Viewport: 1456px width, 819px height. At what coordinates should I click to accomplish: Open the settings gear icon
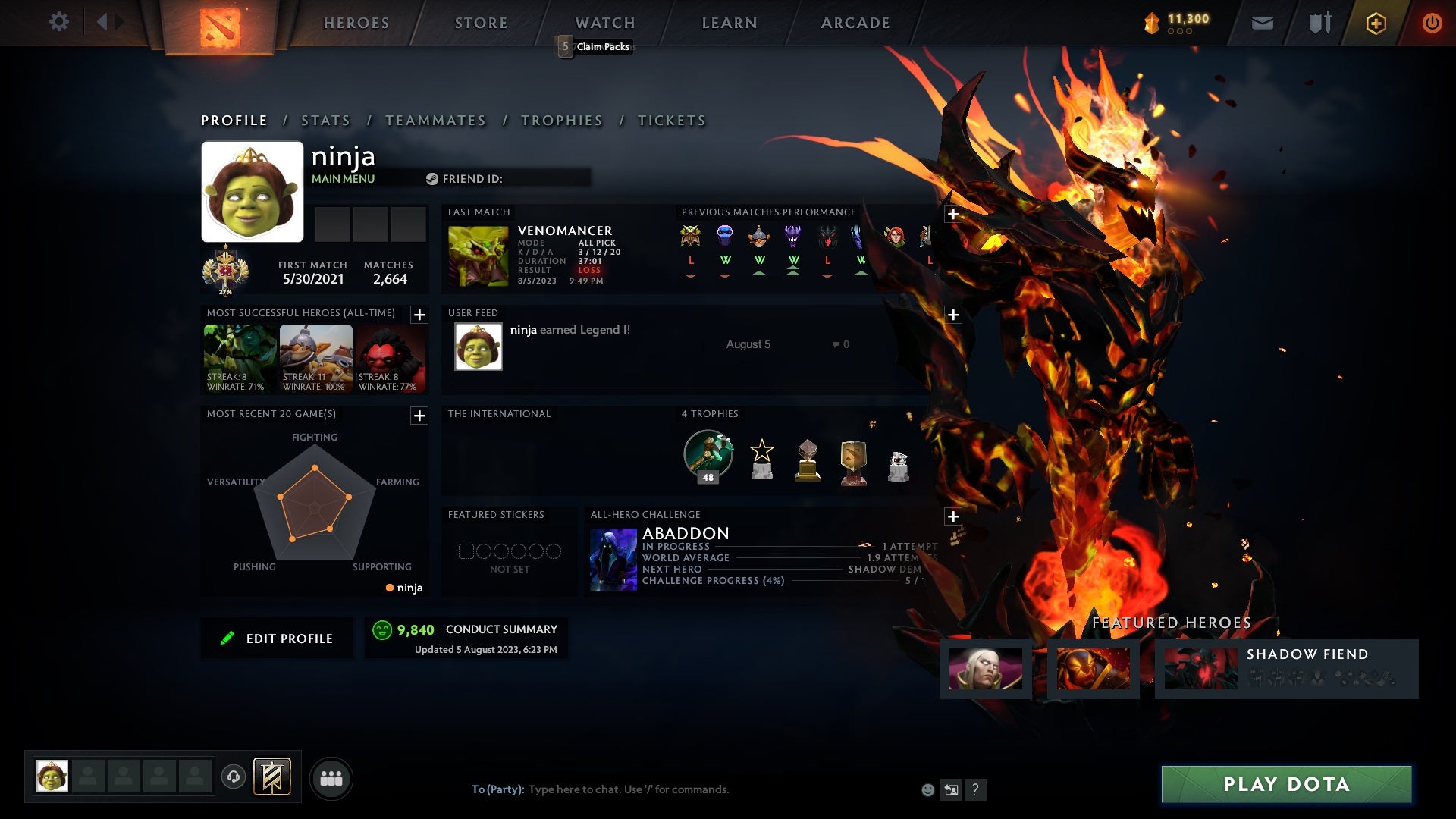tap(60, 23)
